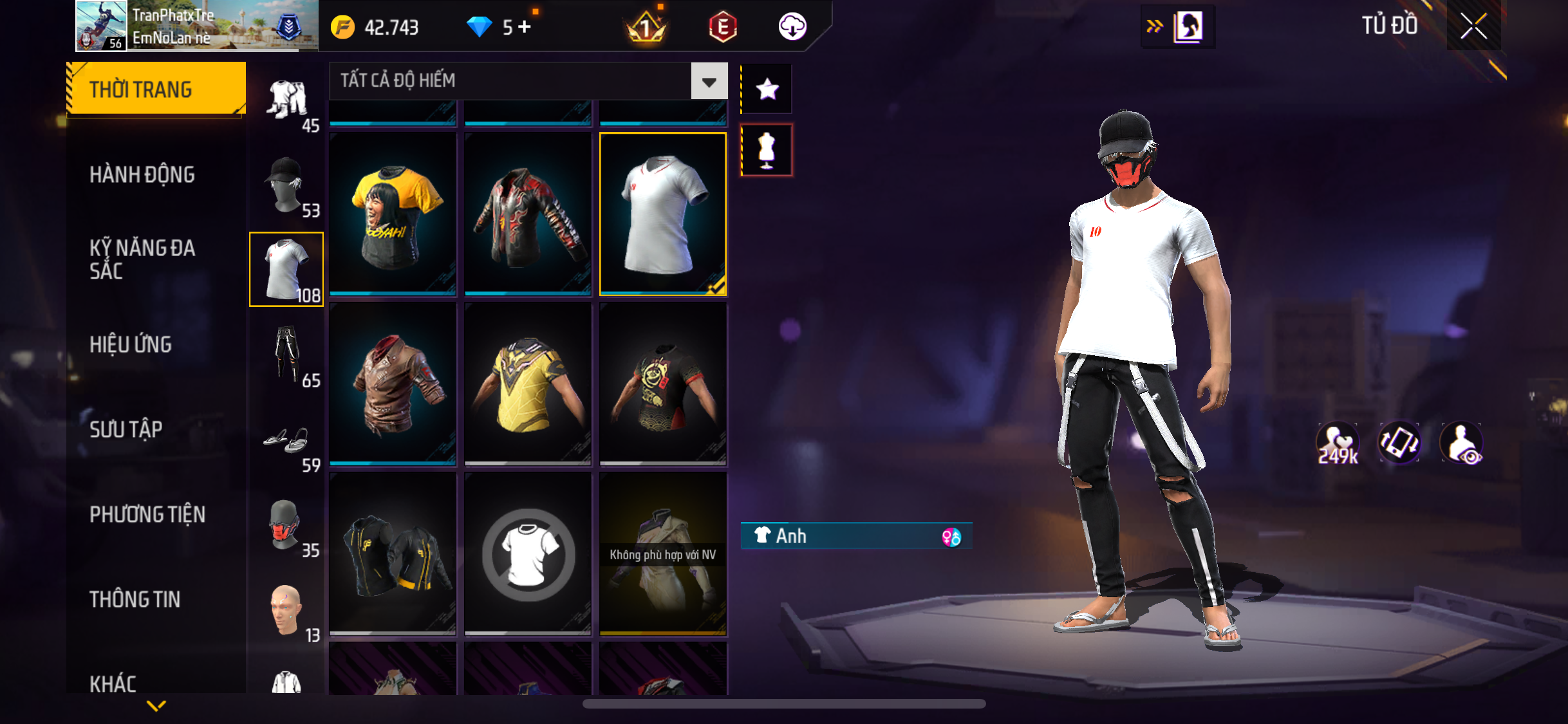1568x724 pixels.
Task: Switch to the HÀNH ĐỘNG tab
Action: click(142, 174)
